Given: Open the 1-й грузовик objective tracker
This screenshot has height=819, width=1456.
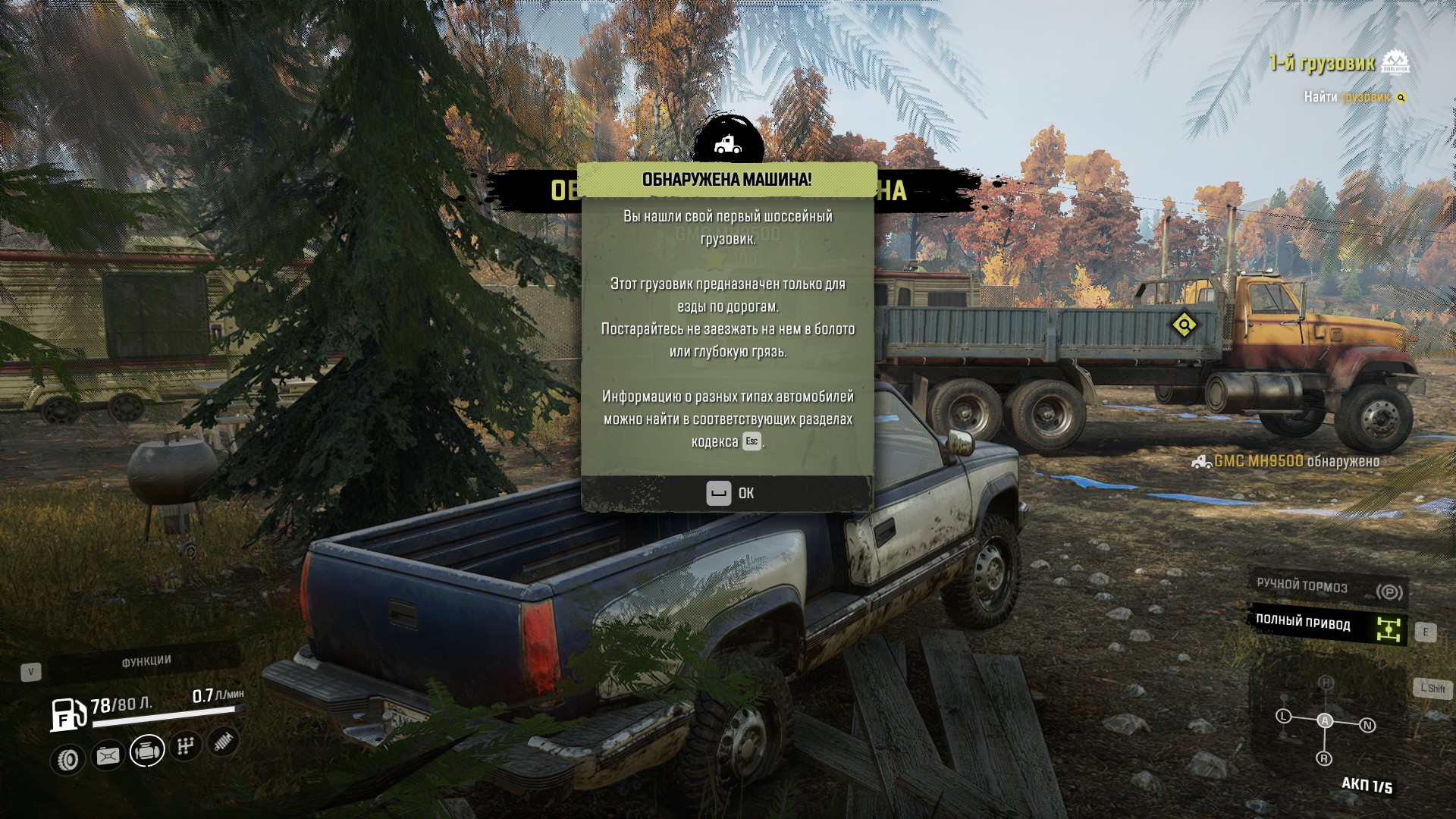Looking at the screenshot, I should (x=1322, y=64).
